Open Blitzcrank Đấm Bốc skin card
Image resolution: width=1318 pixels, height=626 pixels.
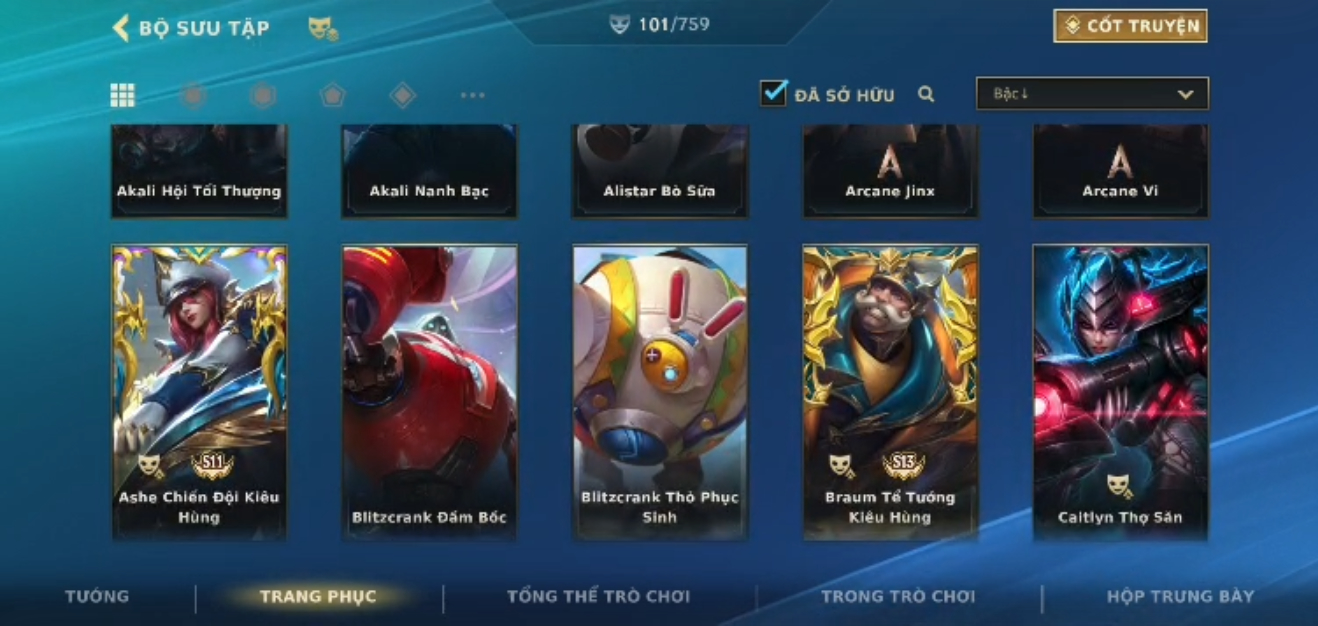click(x=430, y=392)
